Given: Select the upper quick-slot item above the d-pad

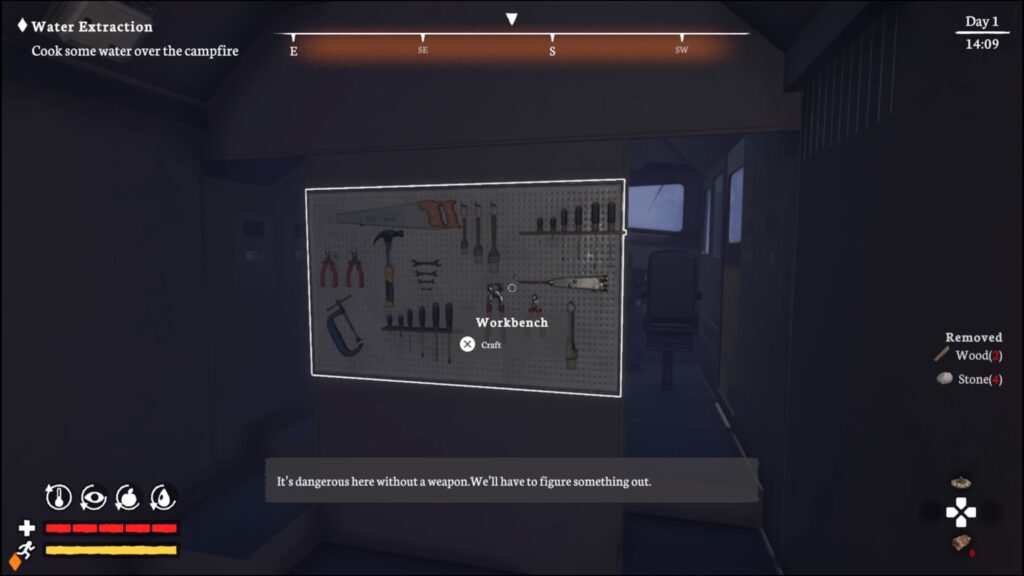Looking at the screenshot, I should [x=961, y=482].
